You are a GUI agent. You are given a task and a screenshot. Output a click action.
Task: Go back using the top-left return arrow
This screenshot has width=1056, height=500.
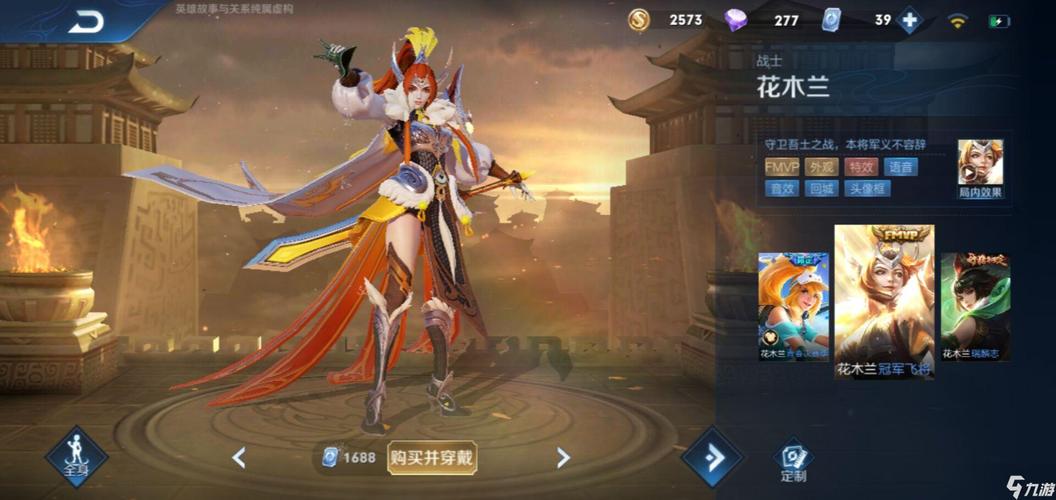87,21
